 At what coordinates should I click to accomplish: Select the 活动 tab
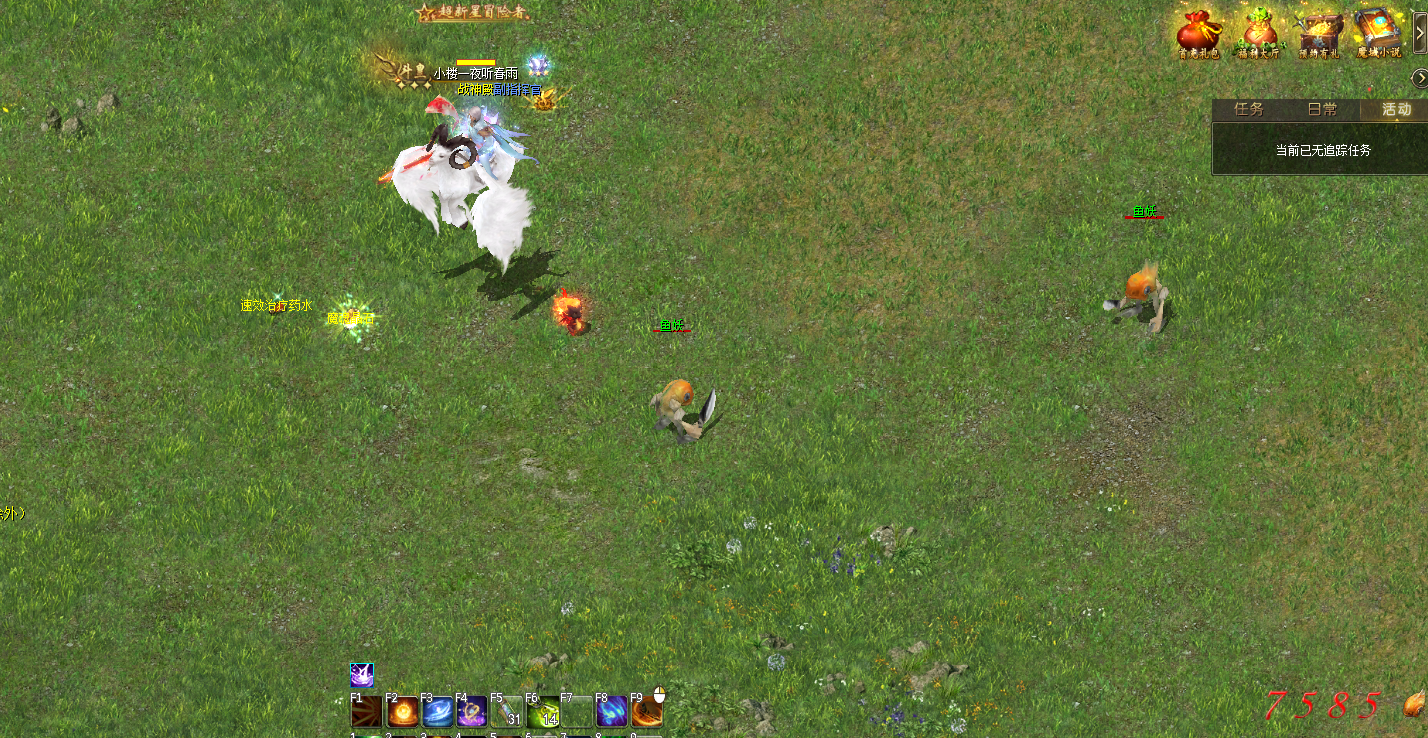[x=1396, y=110]
